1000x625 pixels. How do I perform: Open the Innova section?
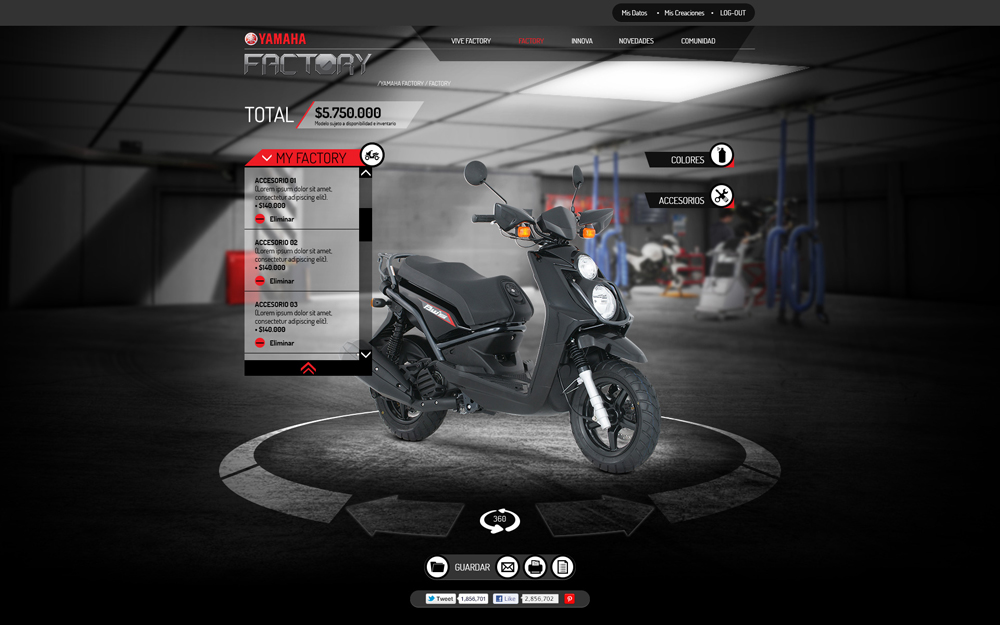click(x=582, y=41)
